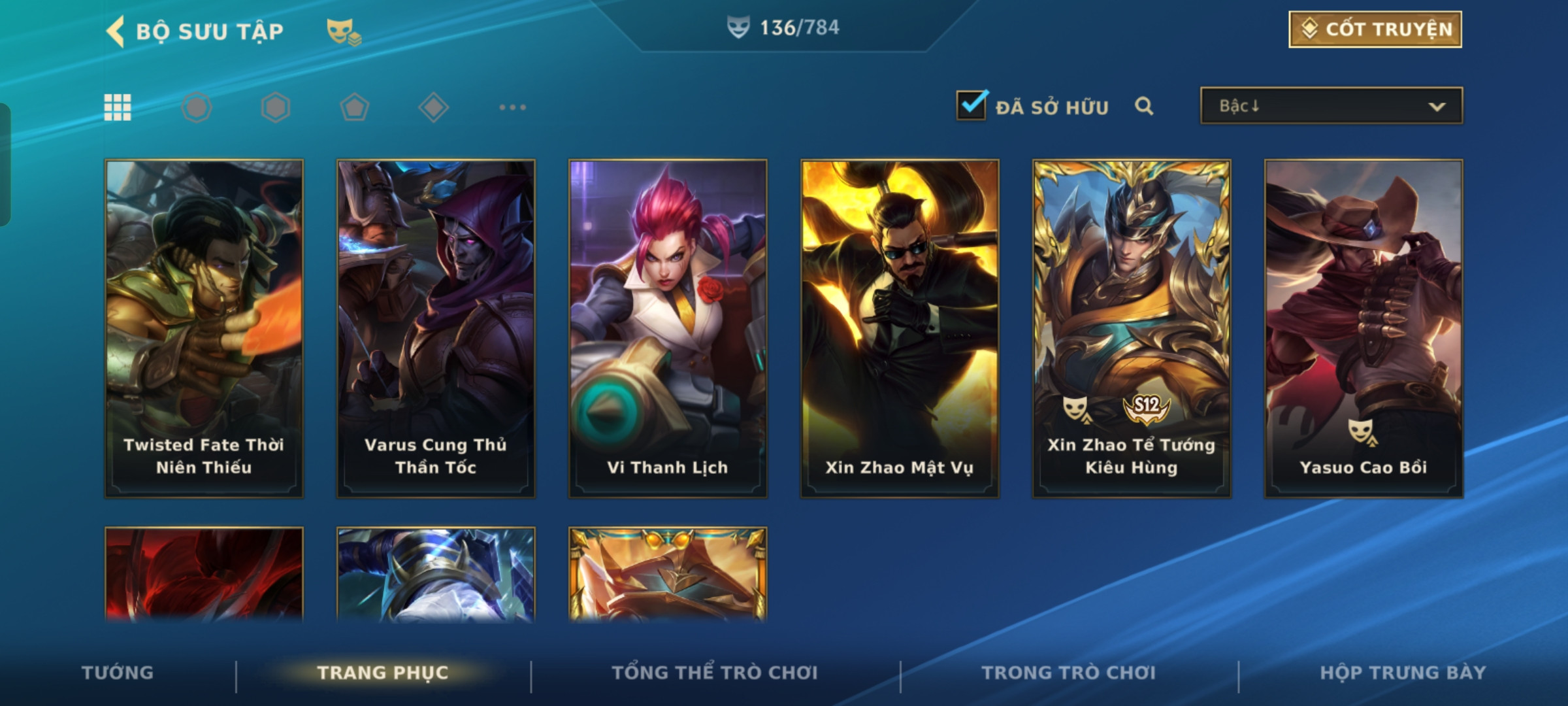Switch to Tổng Thể Trò Chơi tab
Screen dimensions: 1568x706
pyautogui.click(x=715, y=673)
